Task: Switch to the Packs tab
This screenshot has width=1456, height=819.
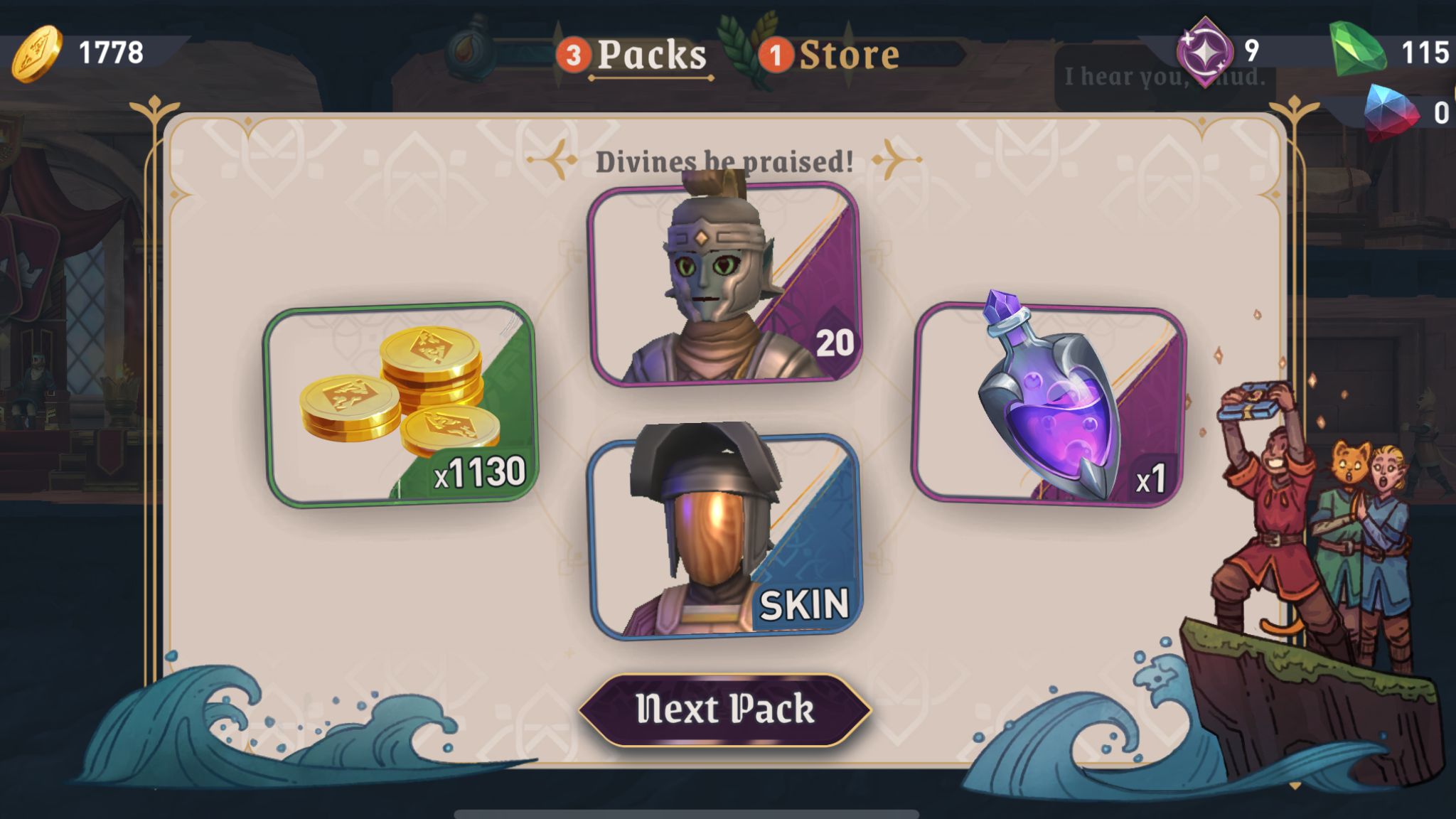Action: click(651, 55)
